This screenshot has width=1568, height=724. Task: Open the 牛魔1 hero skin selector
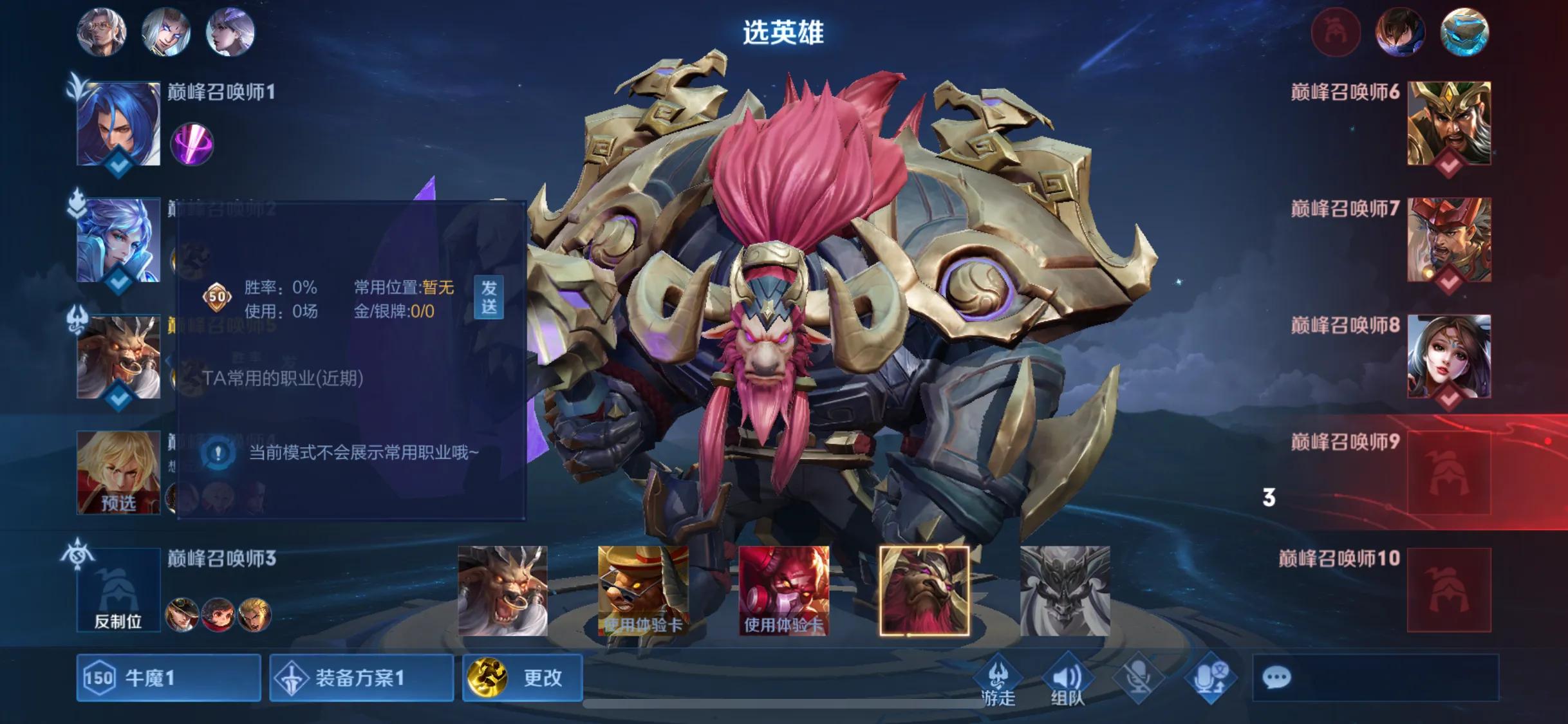169,677
